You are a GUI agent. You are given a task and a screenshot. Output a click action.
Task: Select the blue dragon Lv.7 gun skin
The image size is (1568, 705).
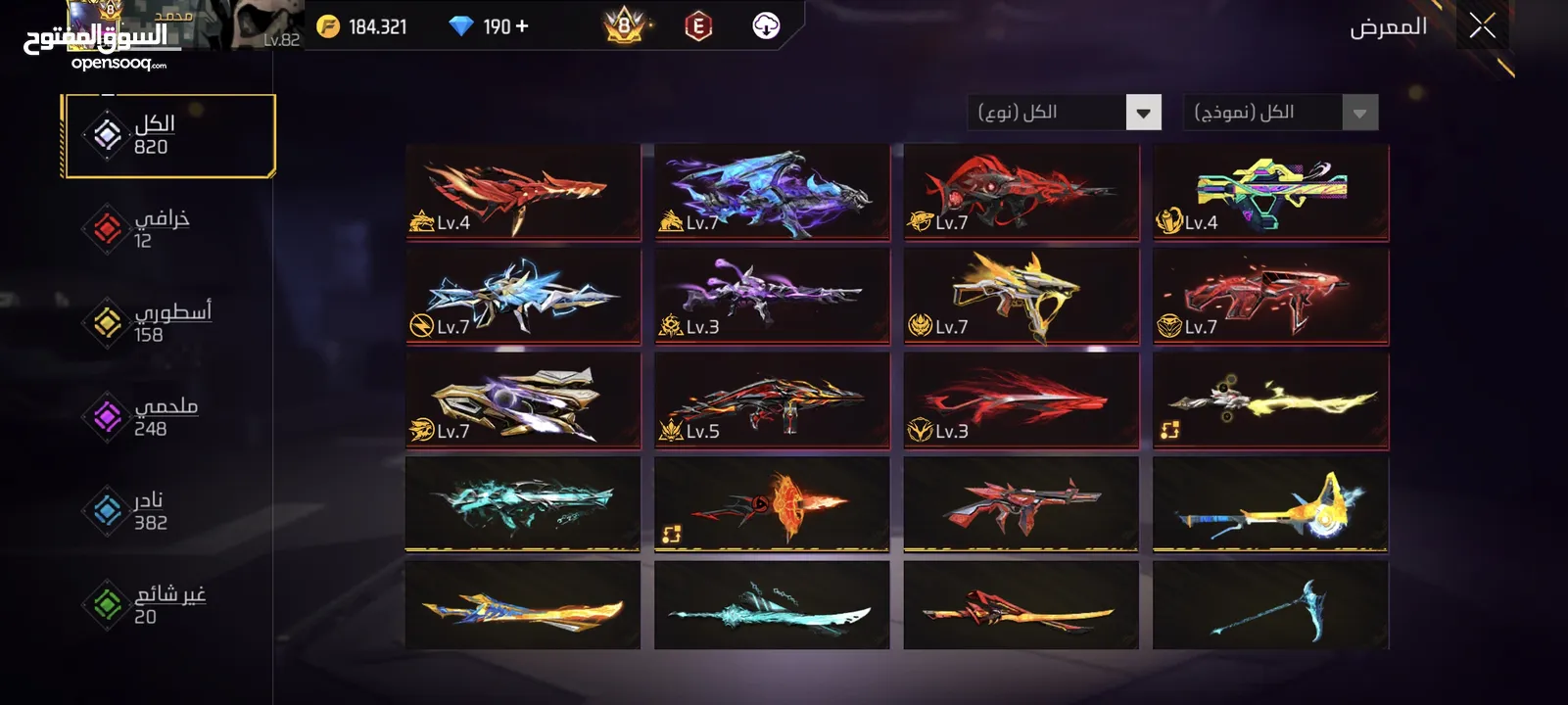[x=772, y=192]
